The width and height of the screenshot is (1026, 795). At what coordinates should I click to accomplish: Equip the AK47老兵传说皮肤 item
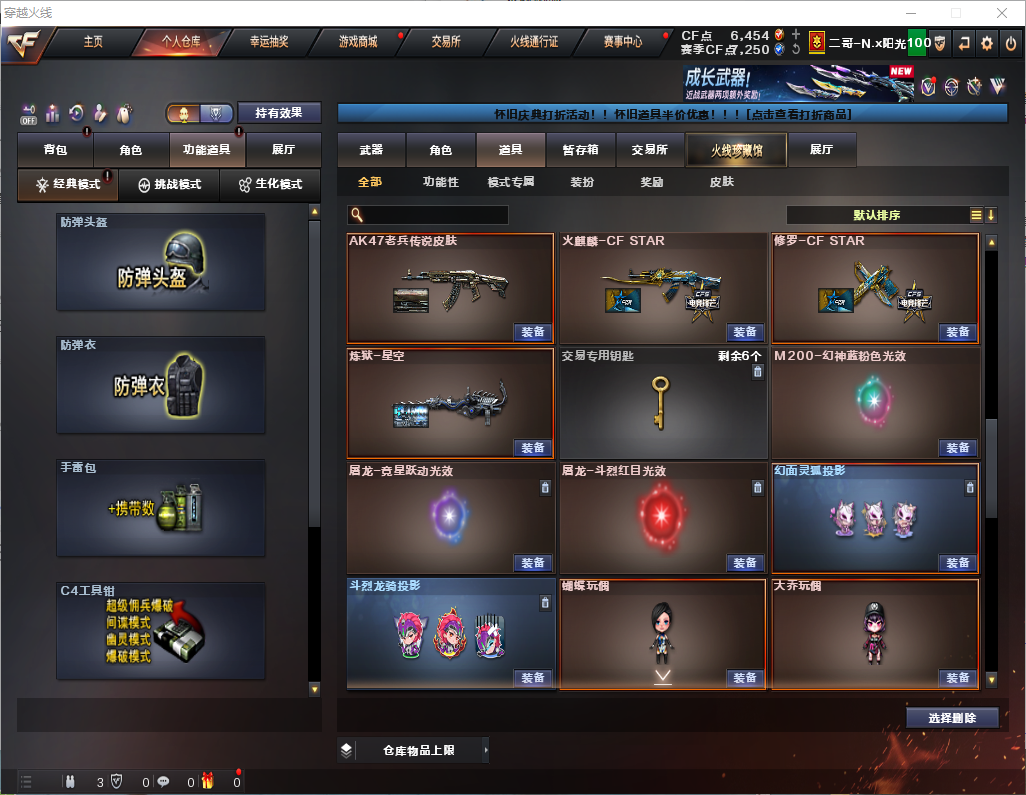tap(533, 332)
